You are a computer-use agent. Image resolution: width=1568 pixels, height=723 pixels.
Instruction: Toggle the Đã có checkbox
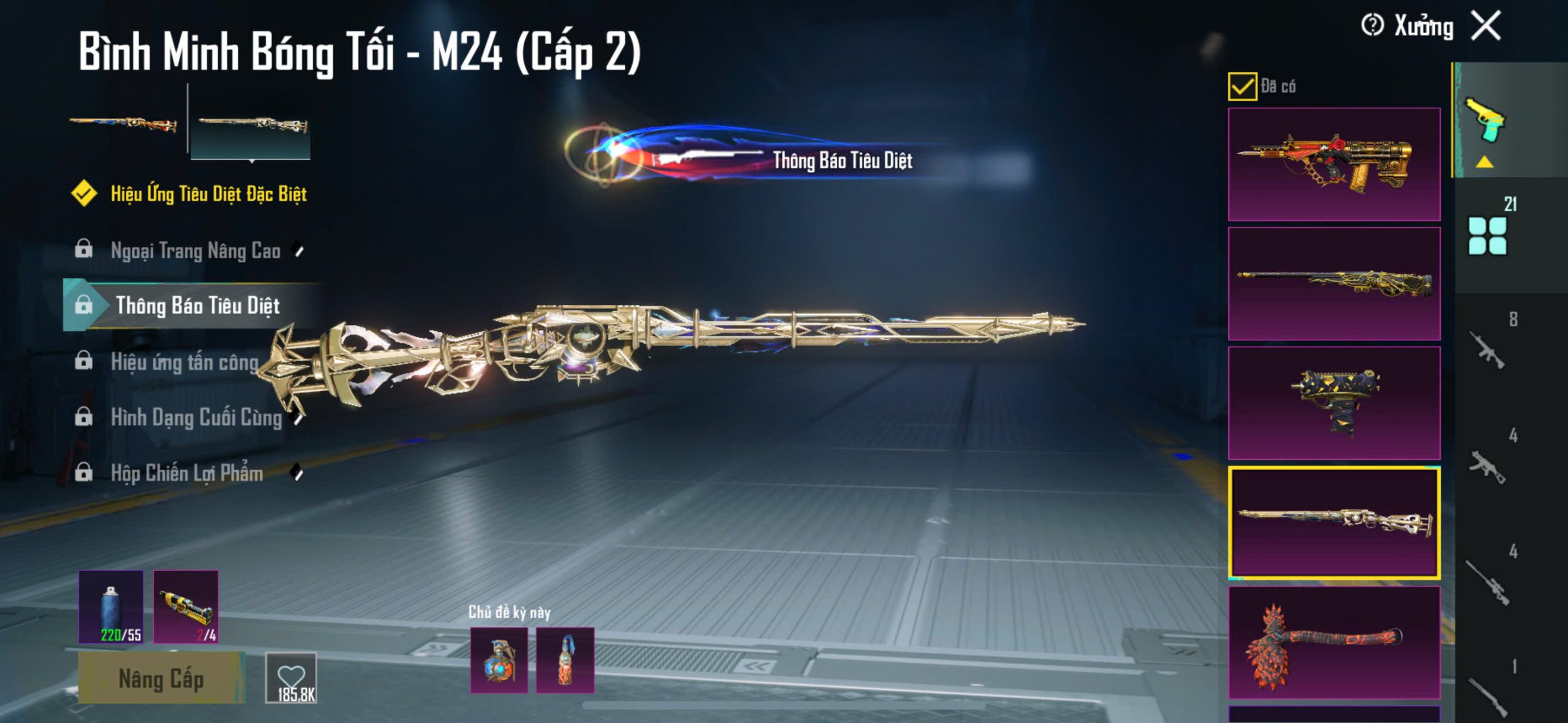(x=1242, y=87)
